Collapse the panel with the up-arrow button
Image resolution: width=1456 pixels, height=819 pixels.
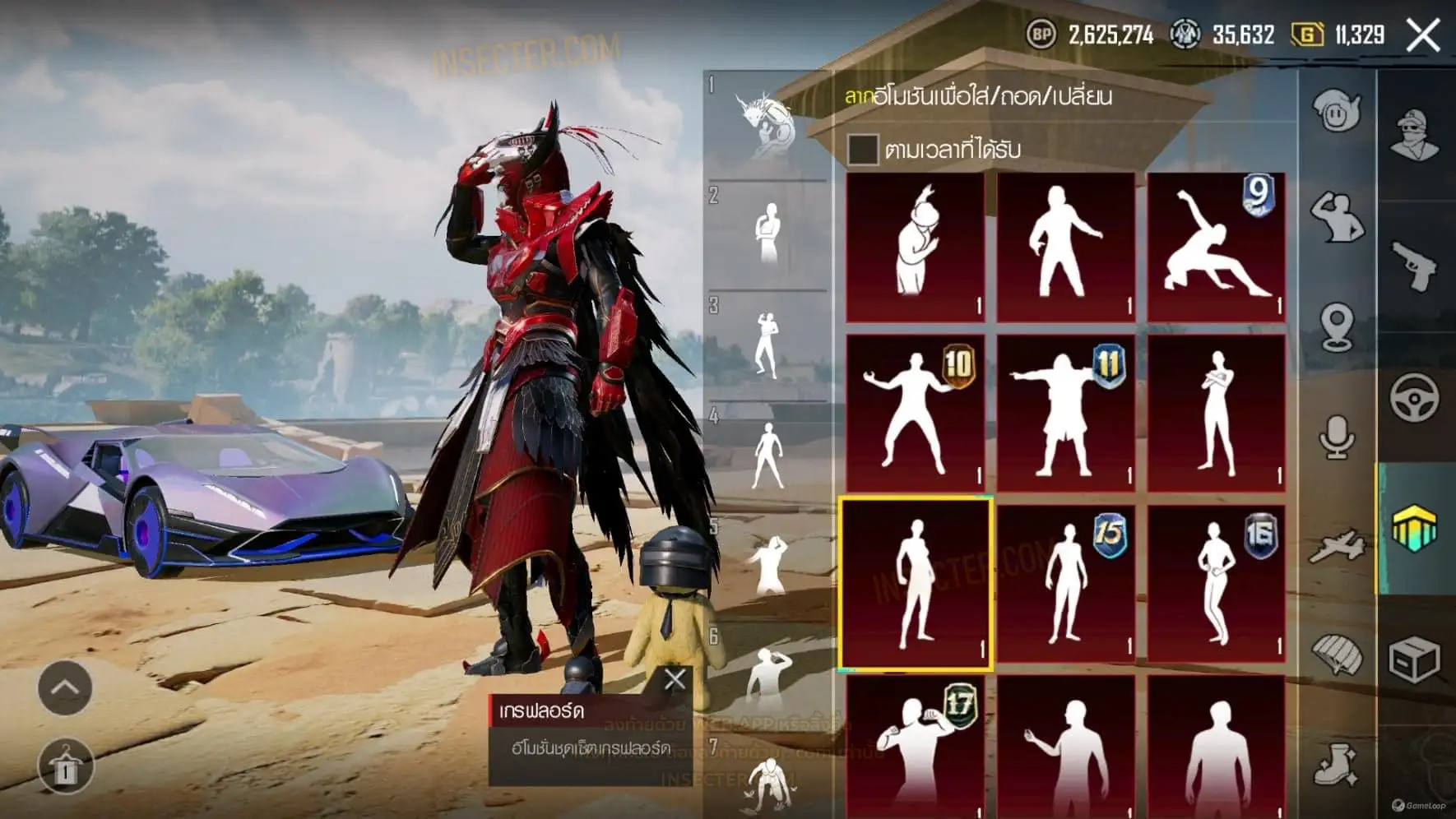click(x=65, y=687)
